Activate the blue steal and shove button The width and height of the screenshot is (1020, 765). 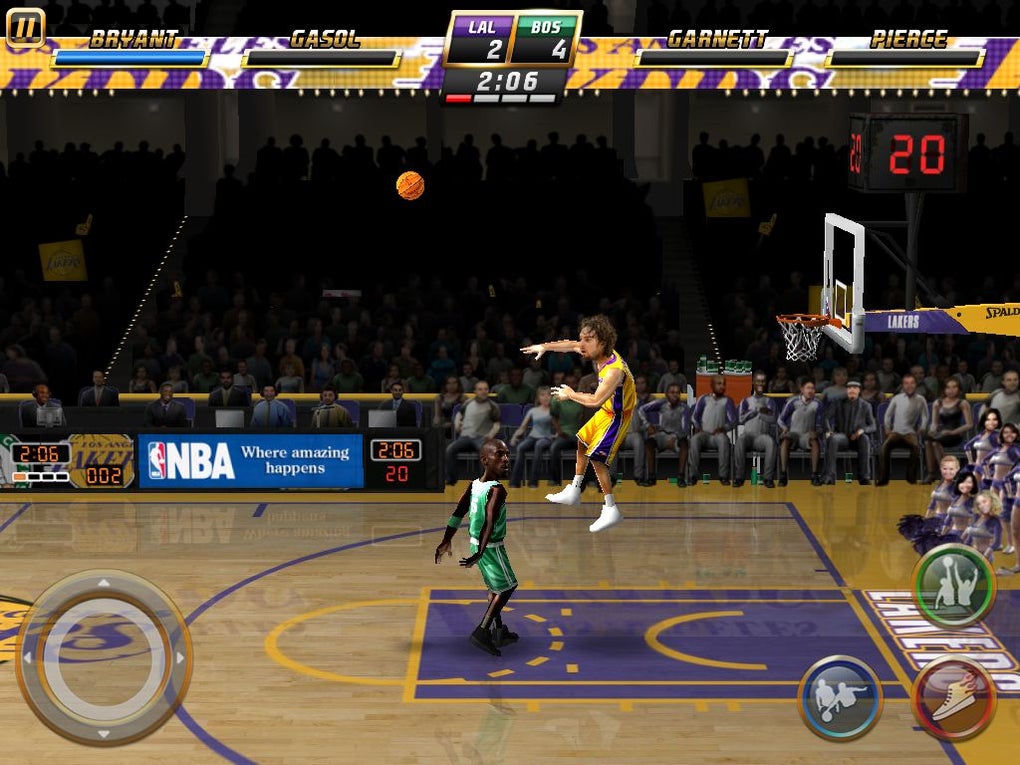839,697
